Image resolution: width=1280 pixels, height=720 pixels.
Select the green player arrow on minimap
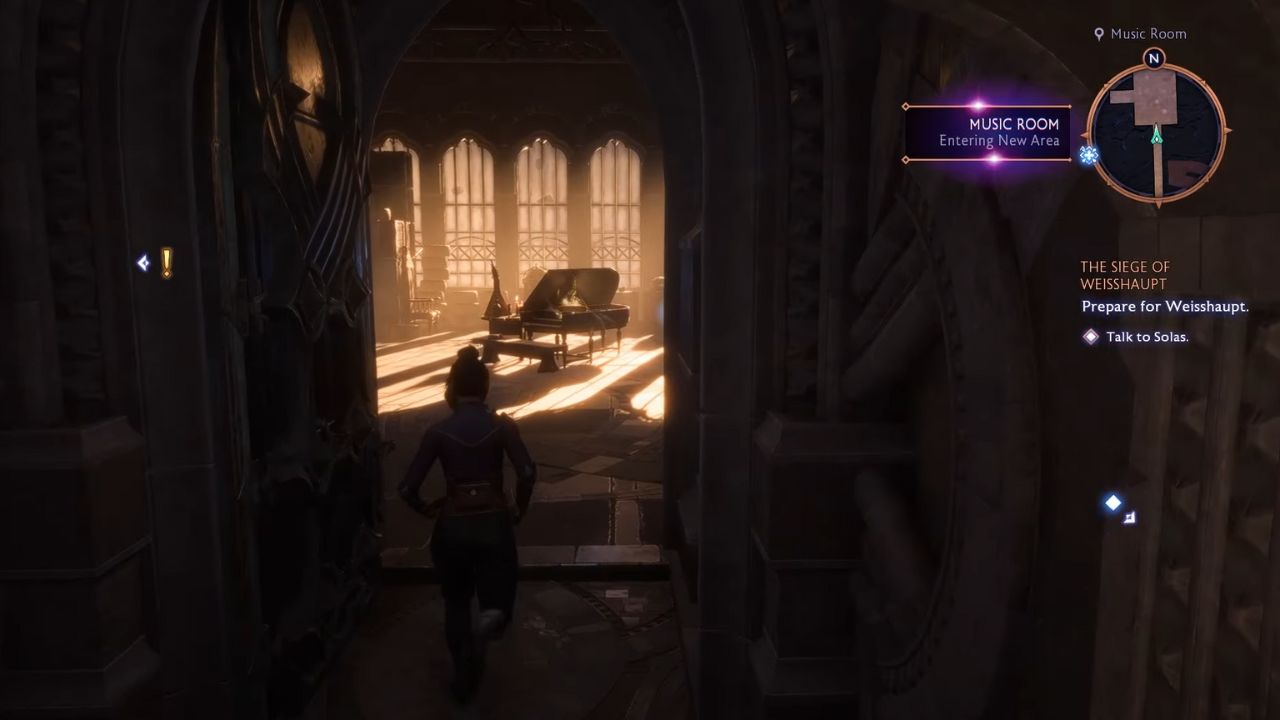[1155, 138]
